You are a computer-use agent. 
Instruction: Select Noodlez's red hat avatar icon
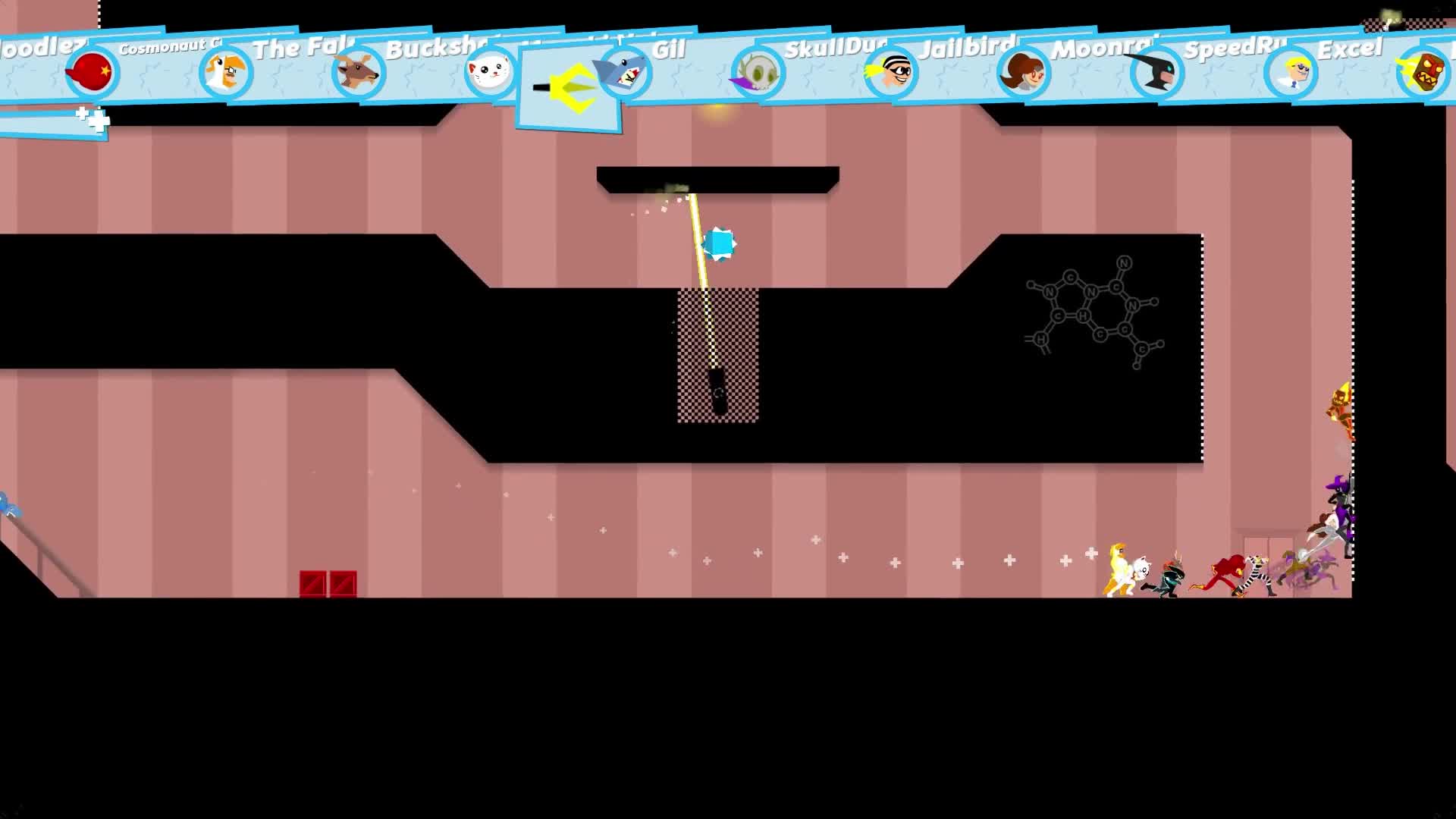[91, 74]
